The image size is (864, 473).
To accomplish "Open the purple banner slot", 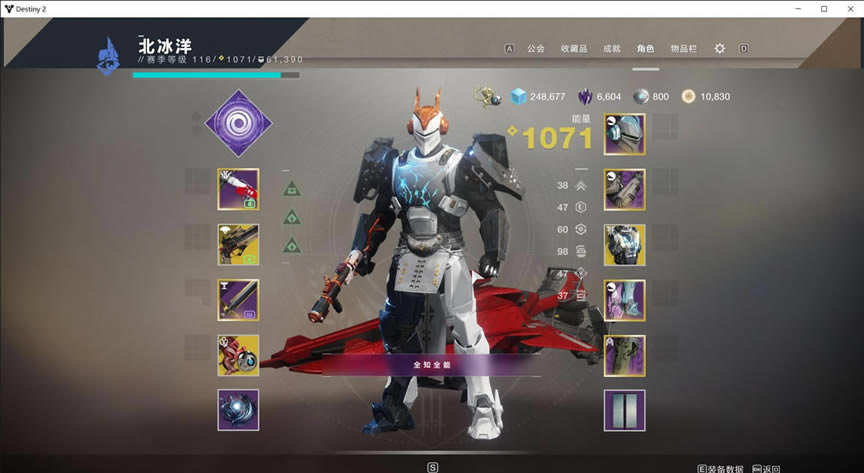I will tap(624, 410).
